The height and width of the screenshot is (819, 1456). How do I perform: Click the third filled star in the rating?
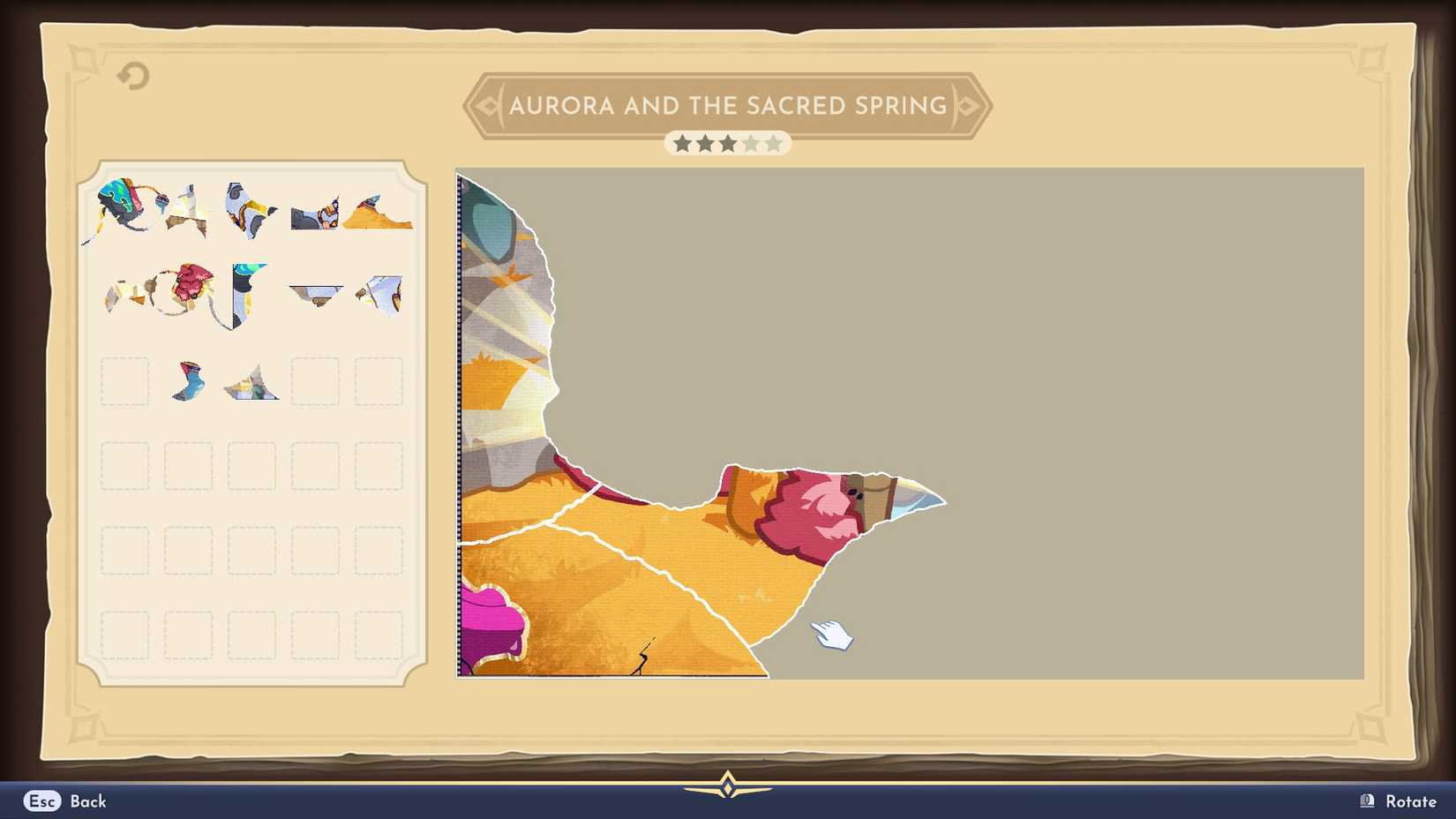727,142
